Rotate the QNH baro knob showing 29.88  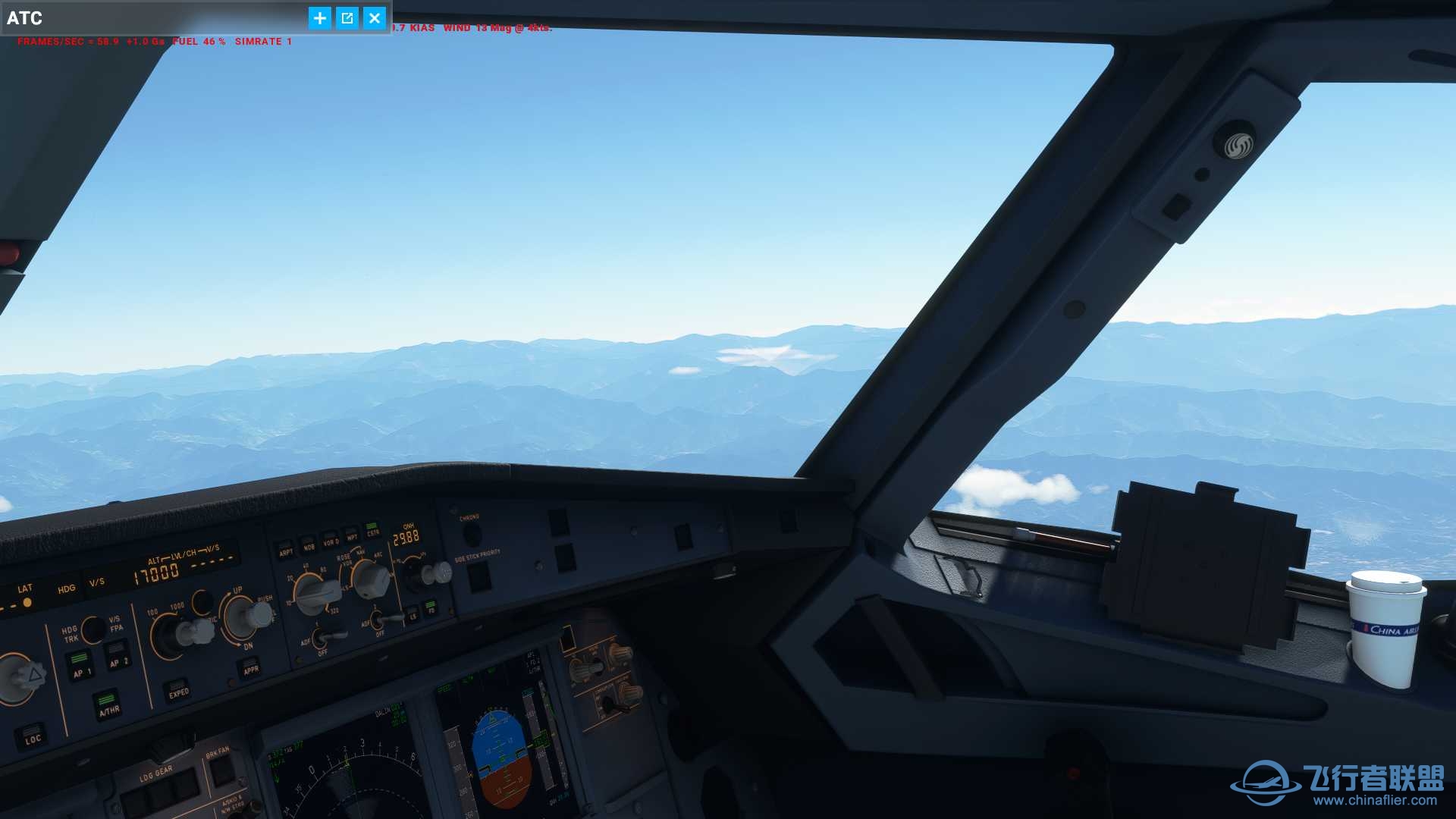(437, 571)
